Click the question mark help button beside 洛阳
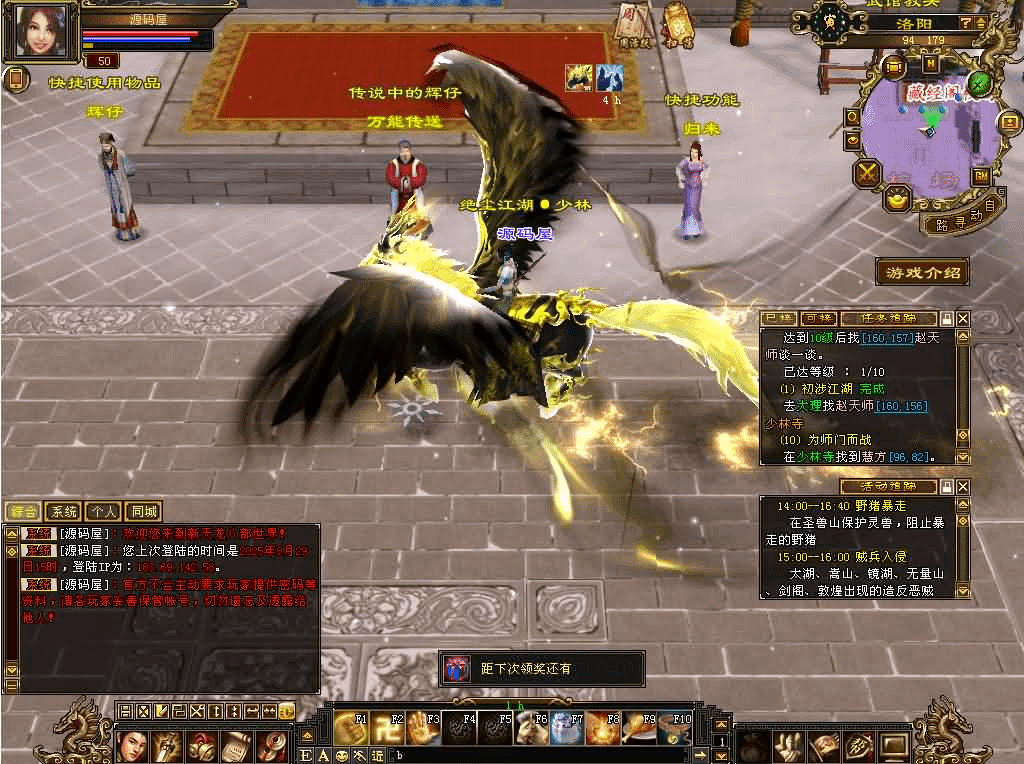The image size is (1024, 764). point(965,22)
